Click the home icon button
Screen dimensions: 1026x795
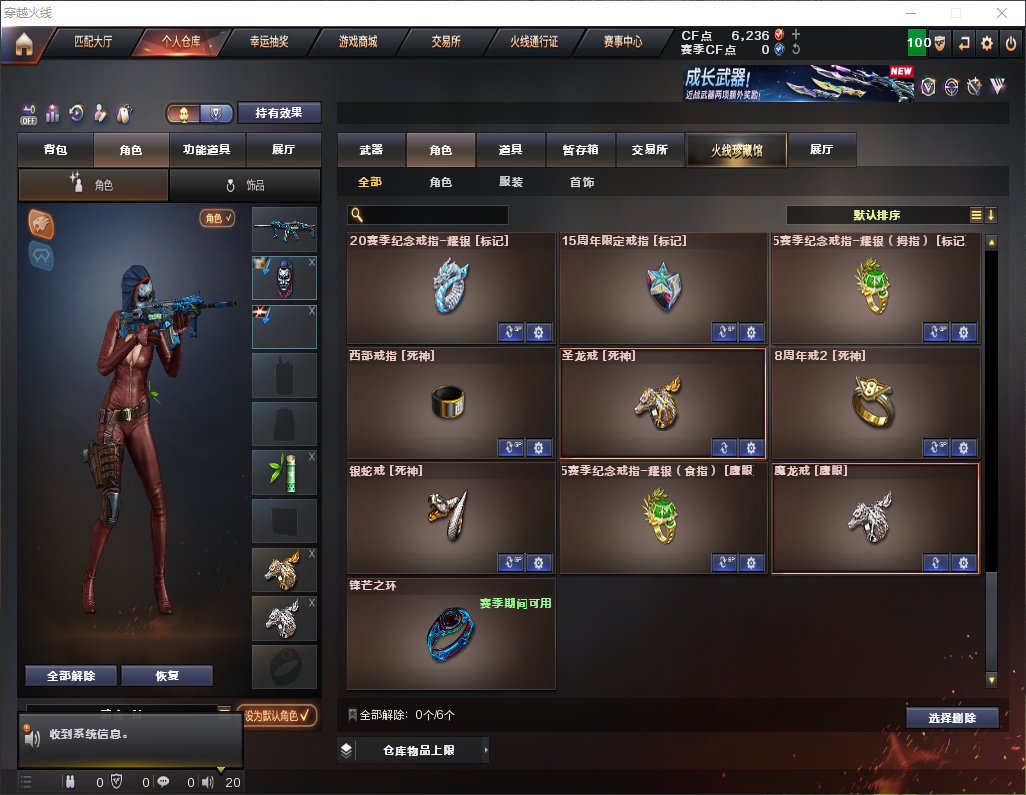pos(23,43)
